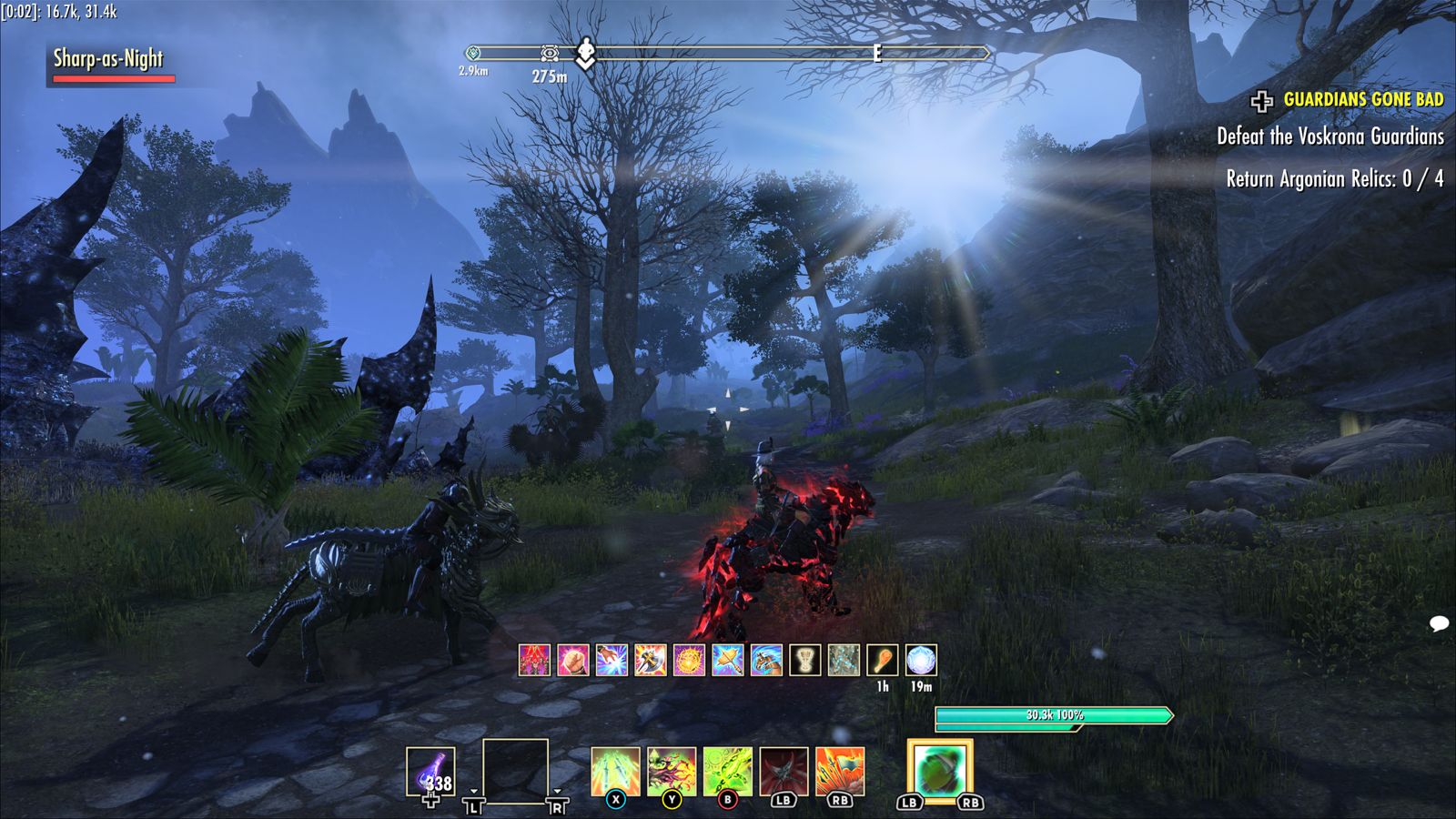Check the roasted drumstick food buff
Image resolution: width=1456 pixels, height=819 pixels.
882,660
